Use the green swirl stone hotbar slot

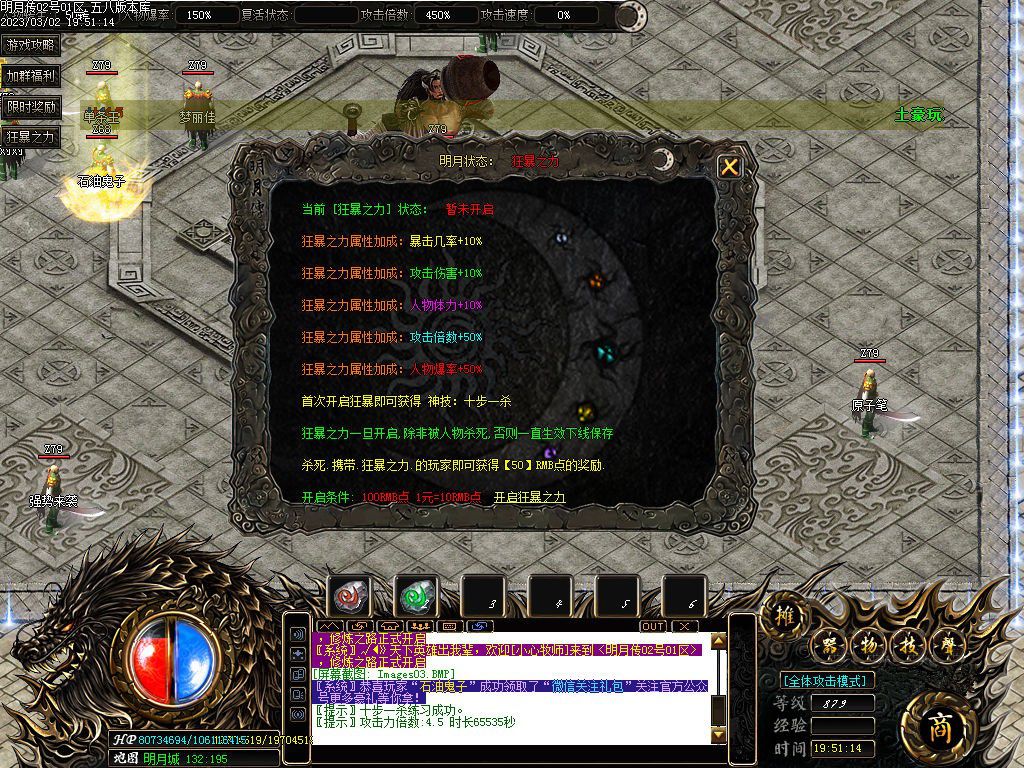[416, 598]
